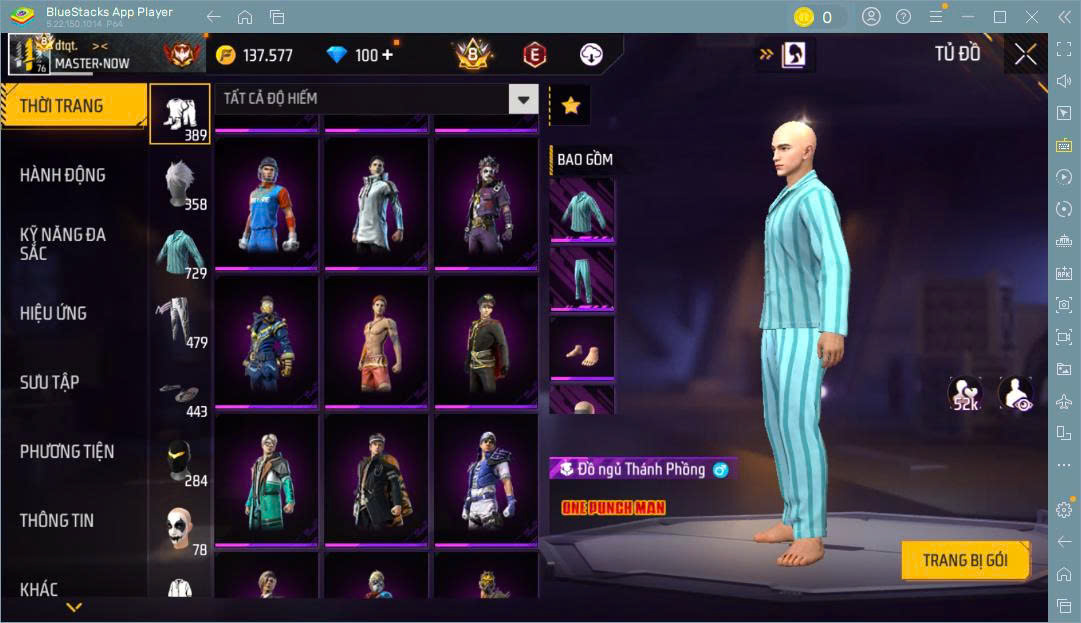
Task: Open the HIỆU ỨNG section
Action: (54, 313)
